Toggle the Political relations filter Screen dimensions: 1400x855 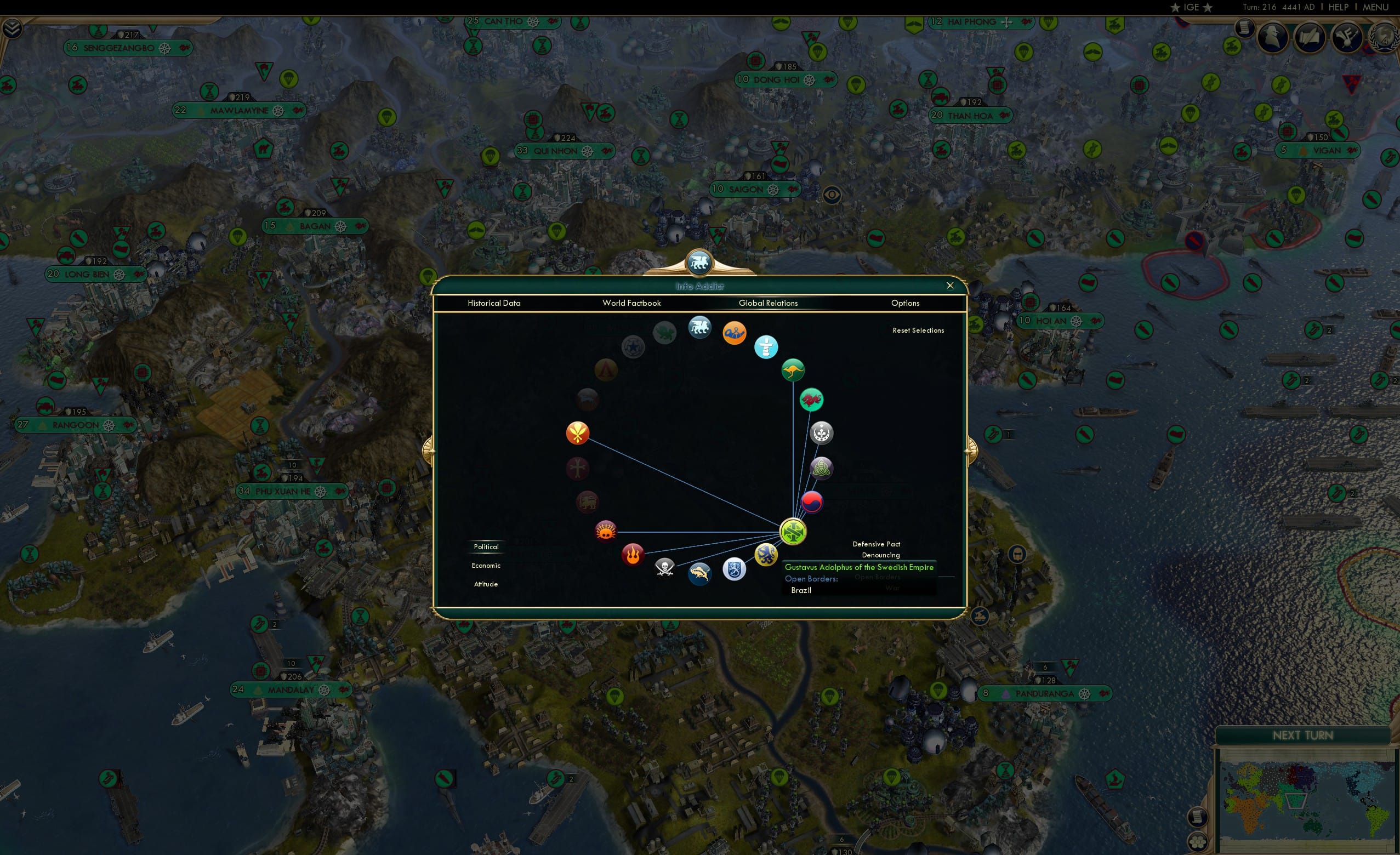486,546
